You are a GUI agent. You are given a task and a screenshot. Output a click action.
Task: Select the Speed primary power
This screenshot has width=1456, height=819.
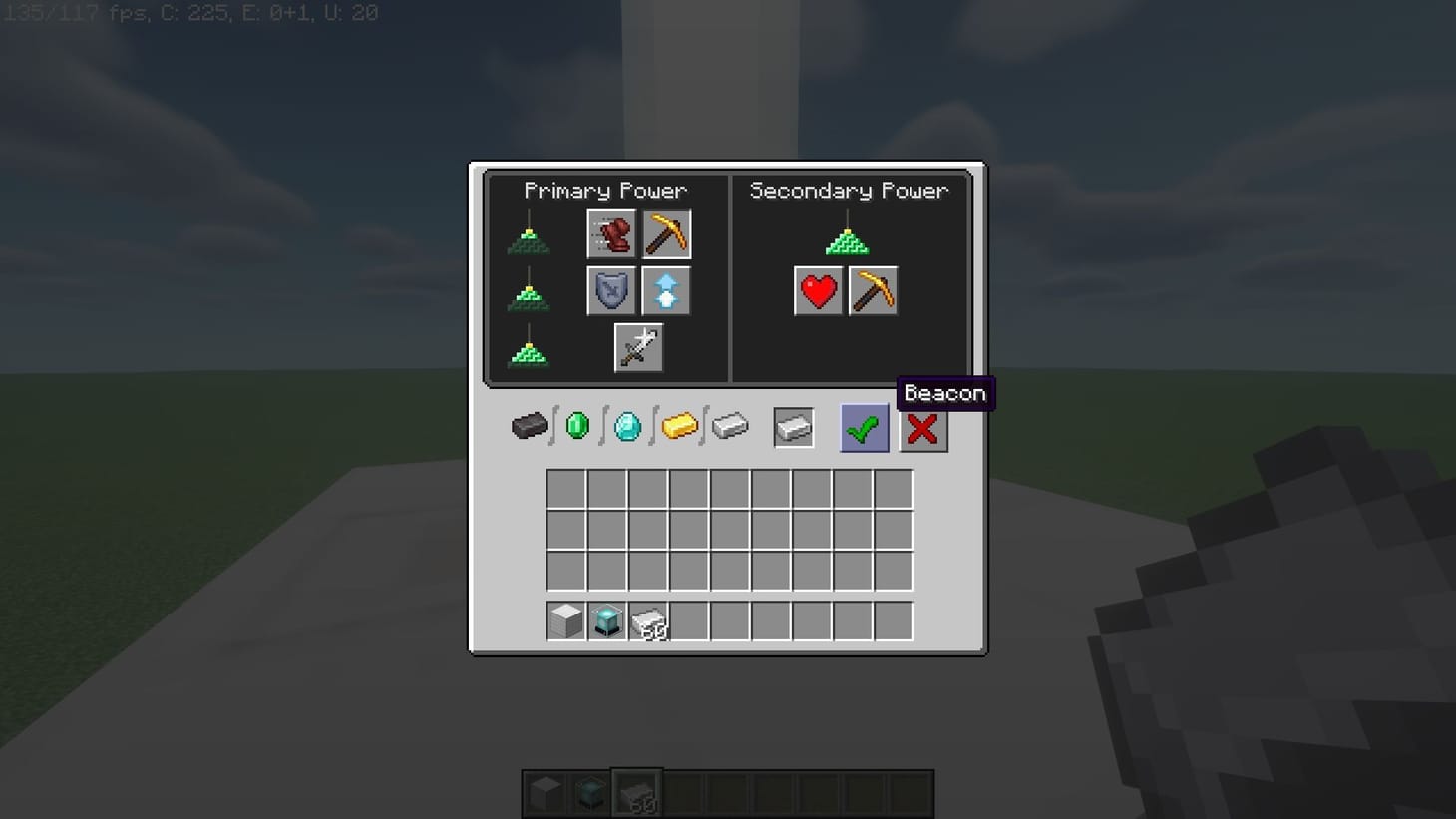(x=611, y=234)
